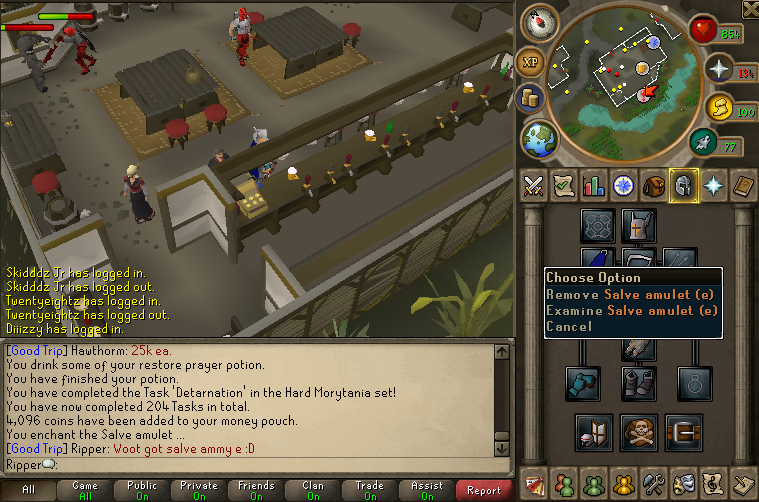Select the helmet worn equipment tab
The height and width of the screenshot is (502, 759).
[684, 185]
